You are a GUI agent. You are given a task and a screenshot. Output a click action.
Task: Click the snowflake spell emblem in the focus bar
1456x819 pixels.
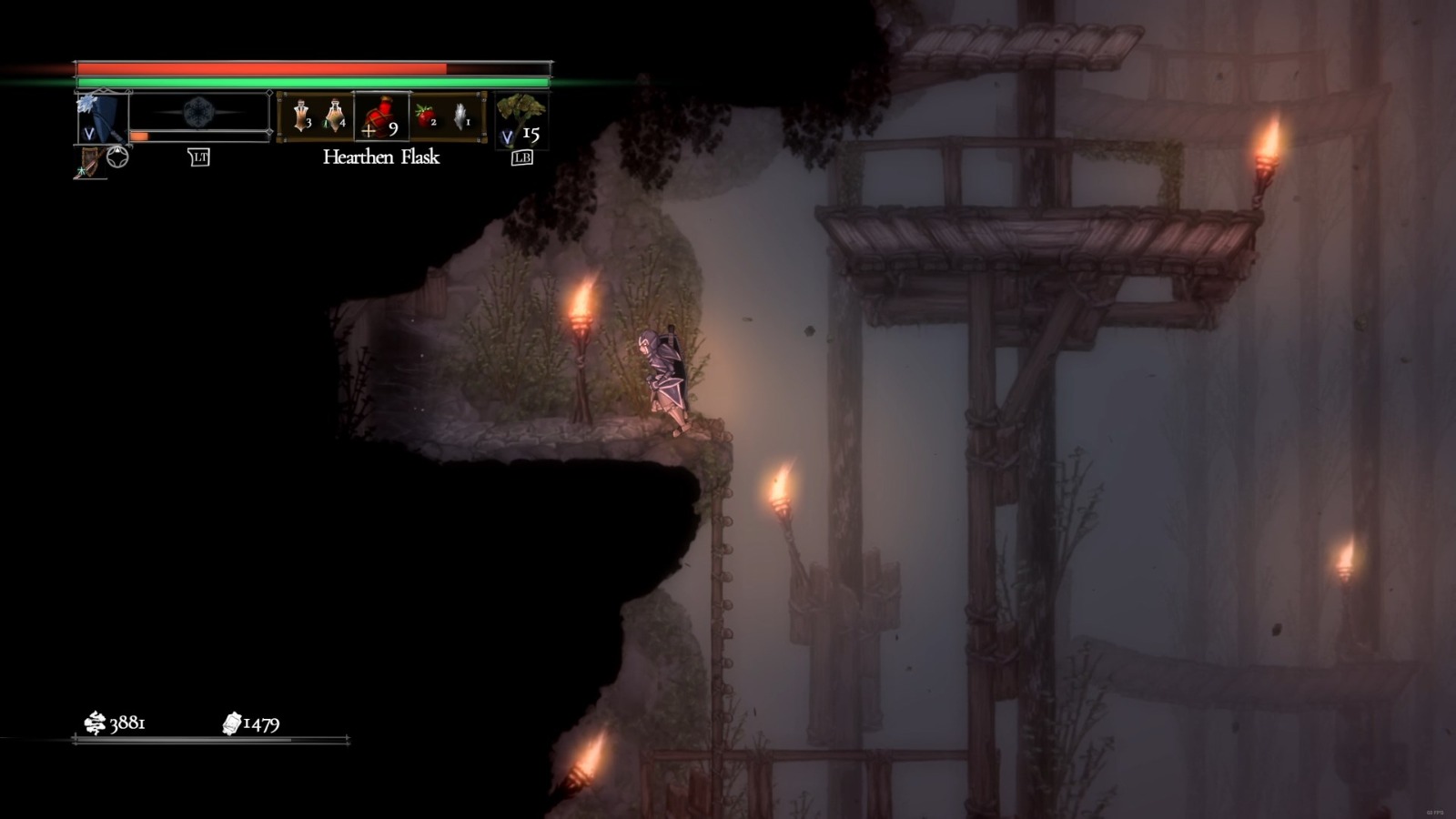(x=197, y=110)
